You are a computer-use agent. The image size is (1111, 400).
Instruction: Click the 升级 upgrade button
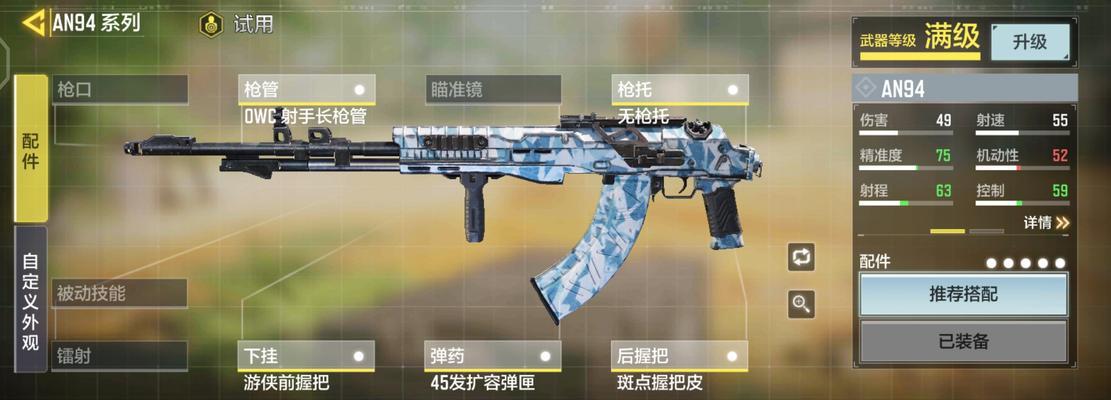(x=1029, y=42)
